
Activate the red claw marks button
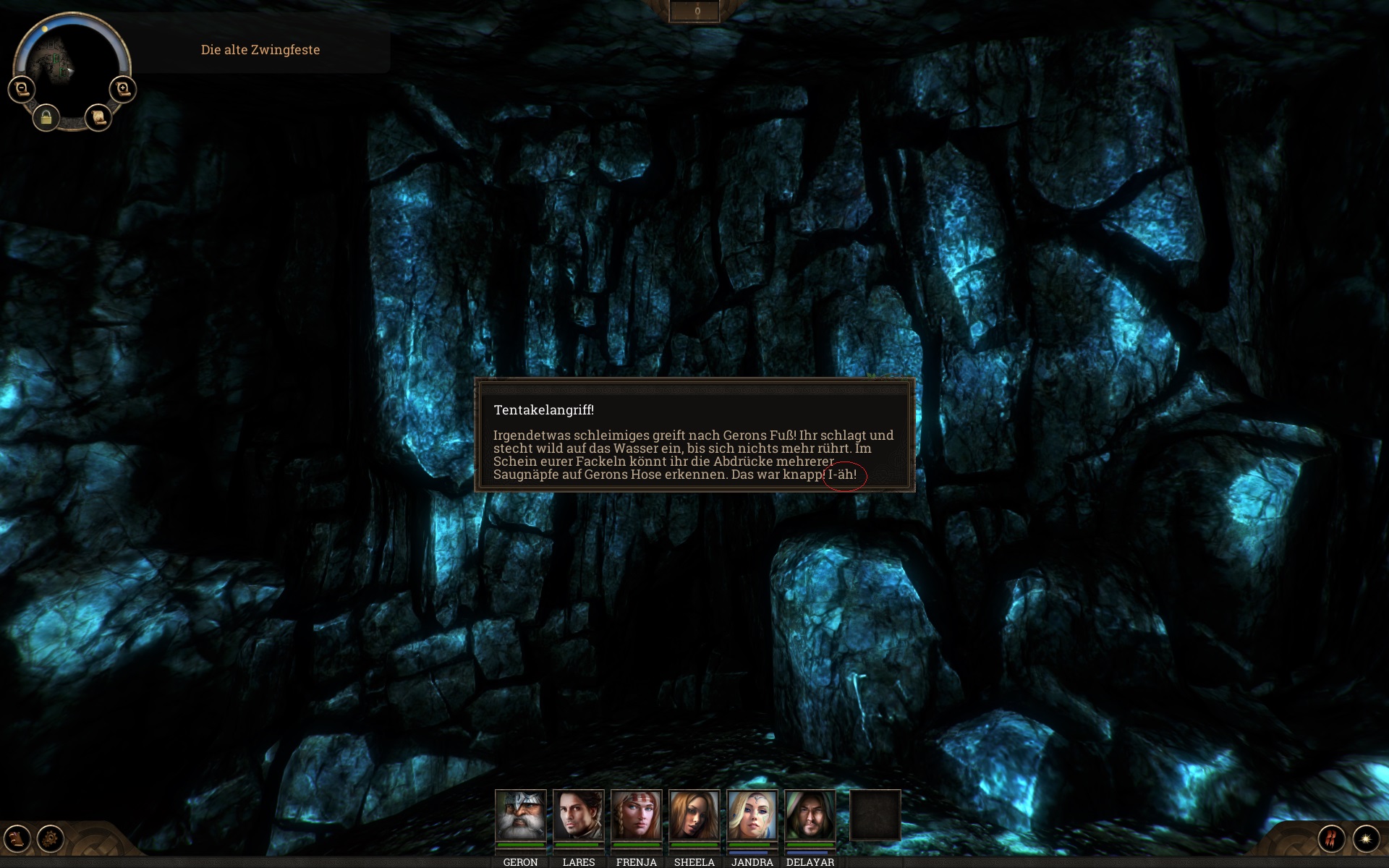pos(1331,839)
